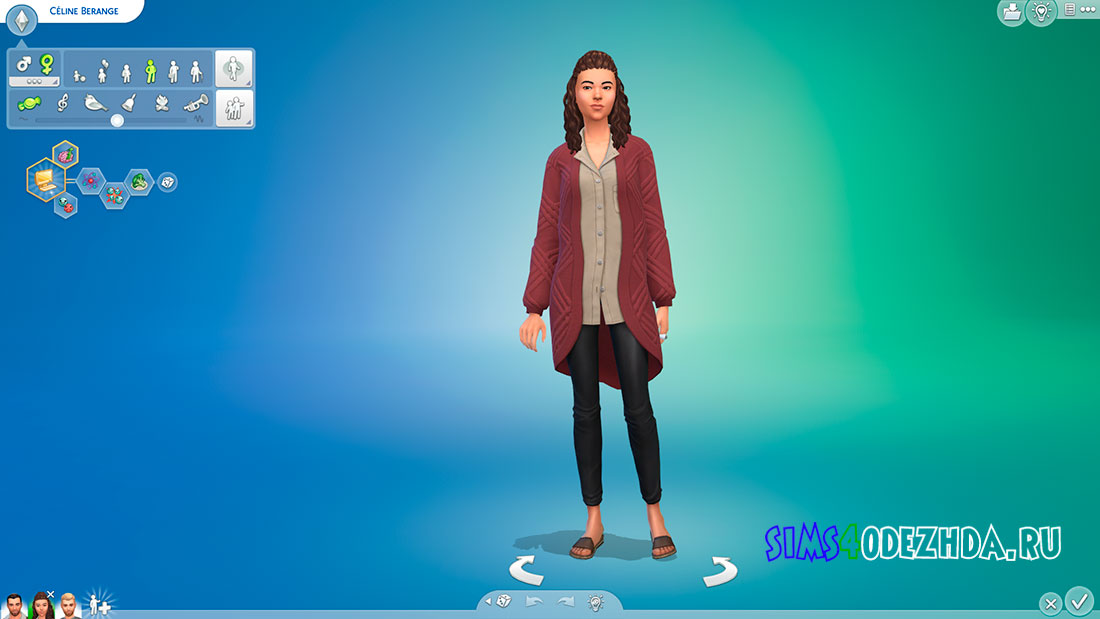Add a new Sim to household
The width and height of the screenshot is (1100, 619).
tap(100, 604)
